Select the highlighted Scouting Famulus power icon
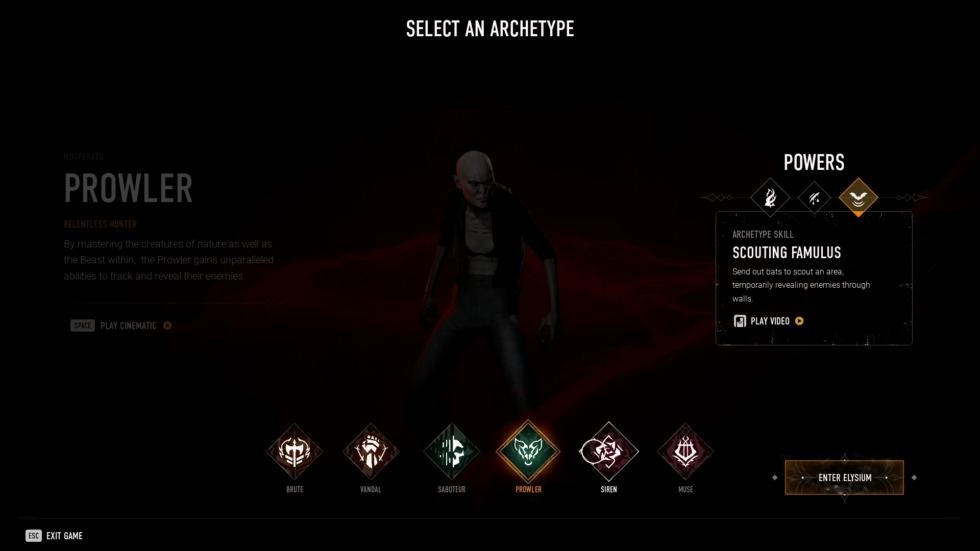980x551 pixels. [x=858, y=197]
